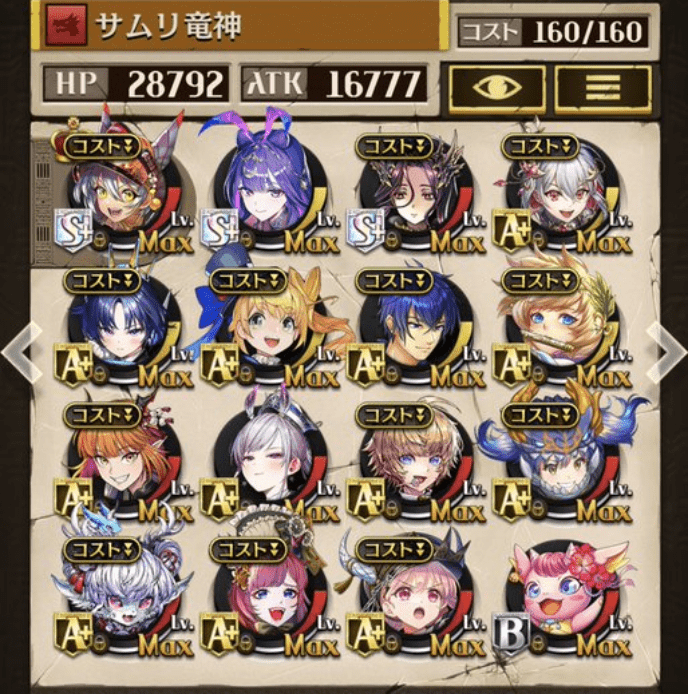Viewport: 688px width, 694px height.
Task: Go to the previous party with left arrow
Action: 14,350
